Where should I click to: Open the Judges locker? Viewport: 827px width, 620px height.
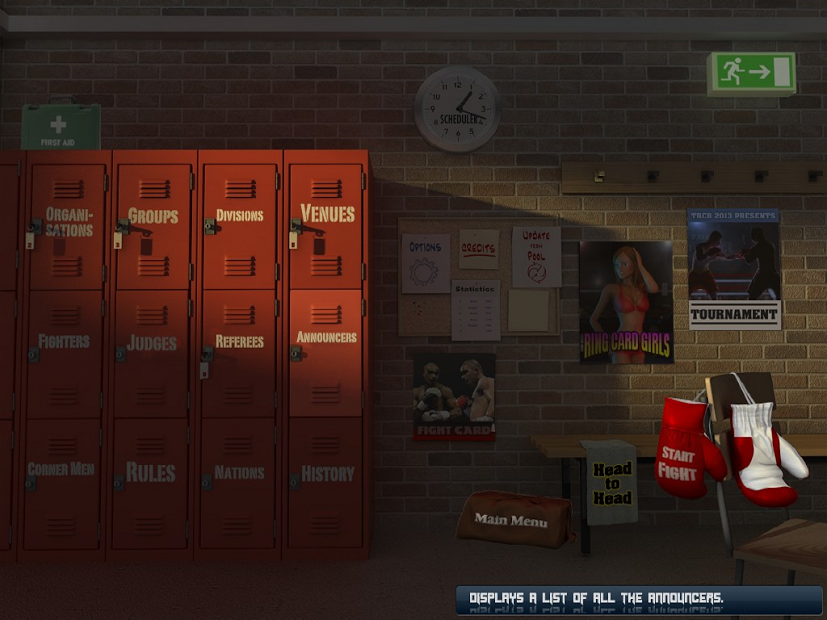(153, 343)
